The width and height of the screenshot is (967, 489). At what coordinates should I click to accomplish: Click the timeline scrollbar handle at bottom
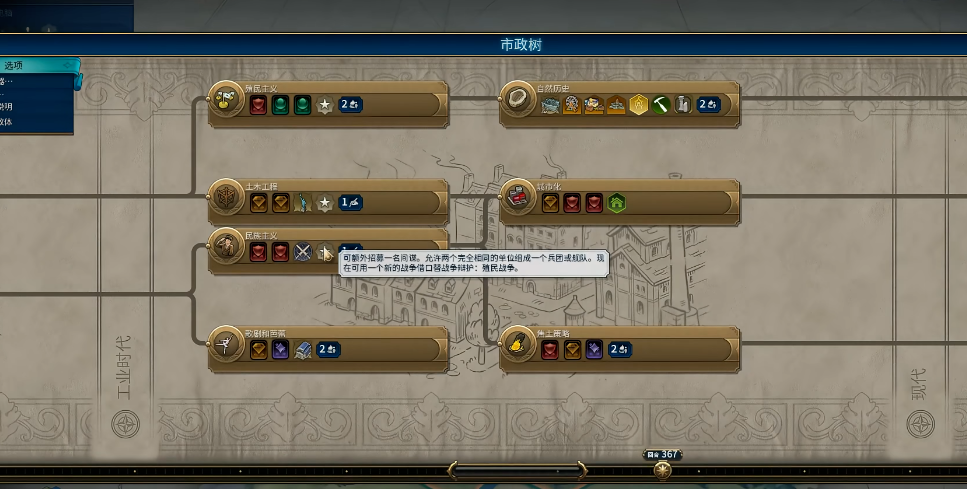coord(515,467)
